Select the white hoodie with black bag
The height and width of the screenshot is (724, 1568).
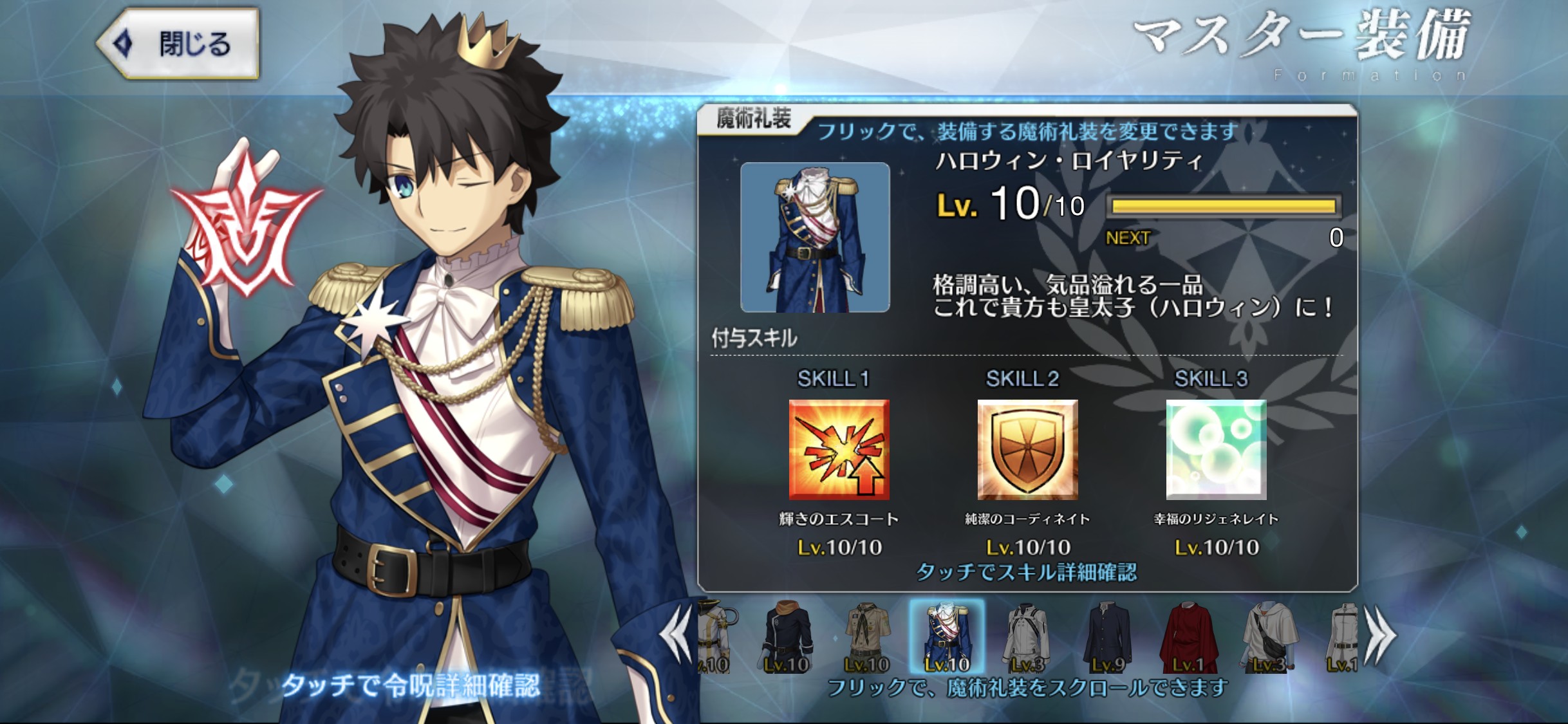tap(1268, 637)
